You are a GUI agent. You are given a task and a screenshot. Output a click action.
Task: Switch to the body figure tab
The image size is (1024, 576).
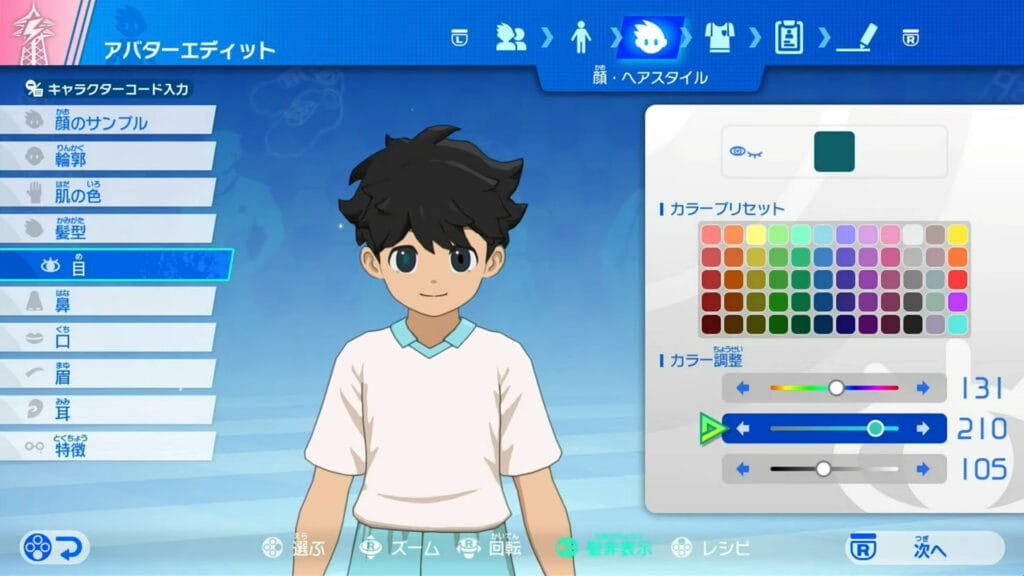coord(581,38)
